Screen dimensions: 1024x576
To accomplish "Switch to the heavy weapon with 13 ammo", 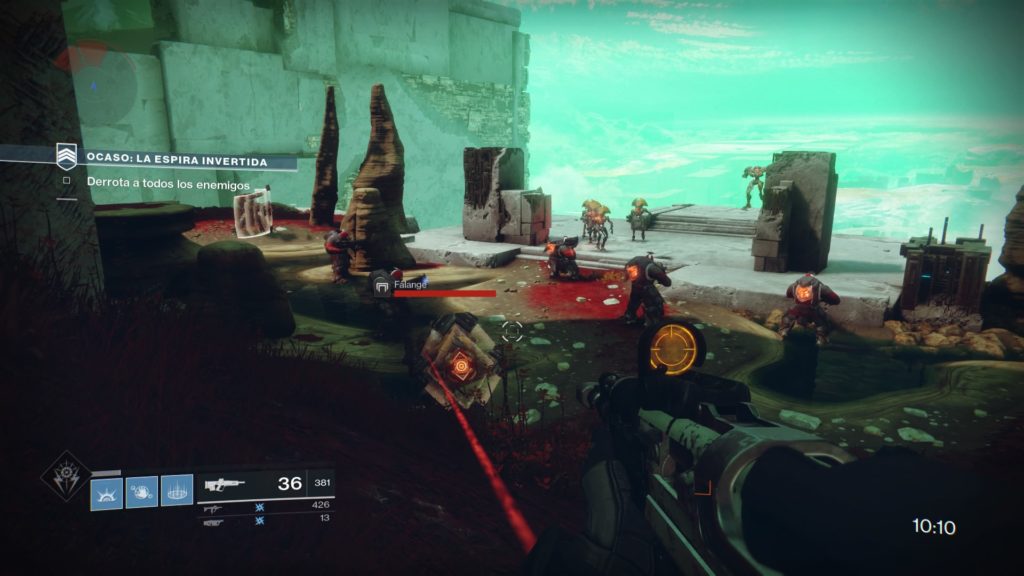I will pos(264,521).
